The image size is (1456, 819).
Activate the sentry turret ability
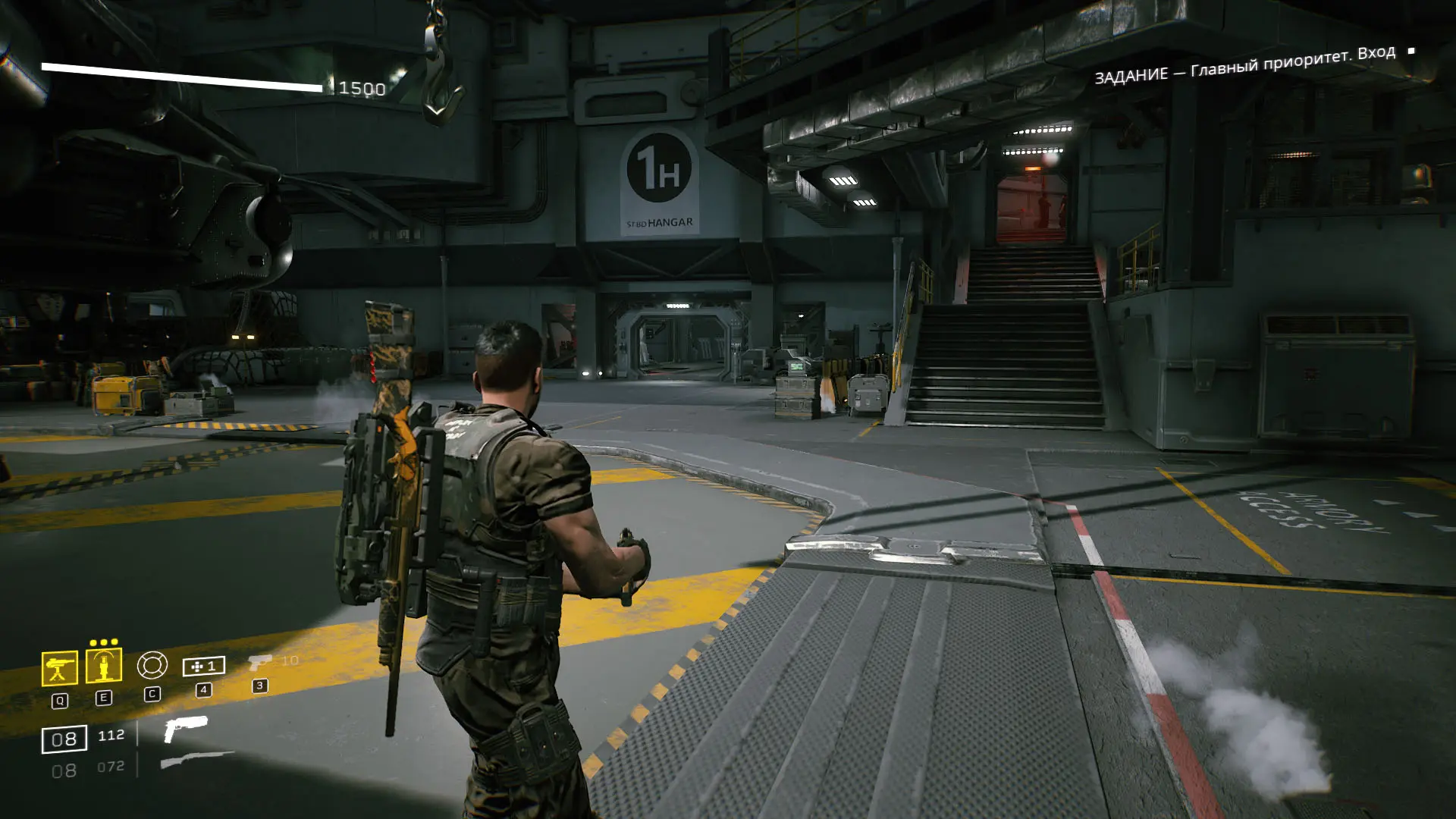click(59, 668)
